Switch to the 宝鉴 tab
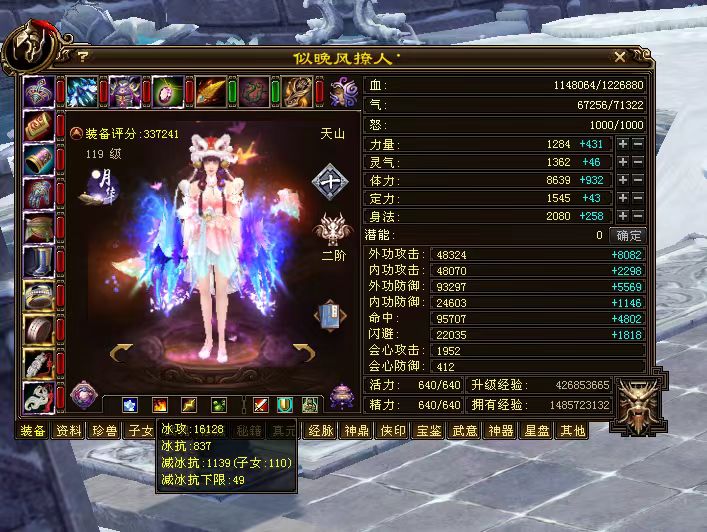 click(429, 431)
